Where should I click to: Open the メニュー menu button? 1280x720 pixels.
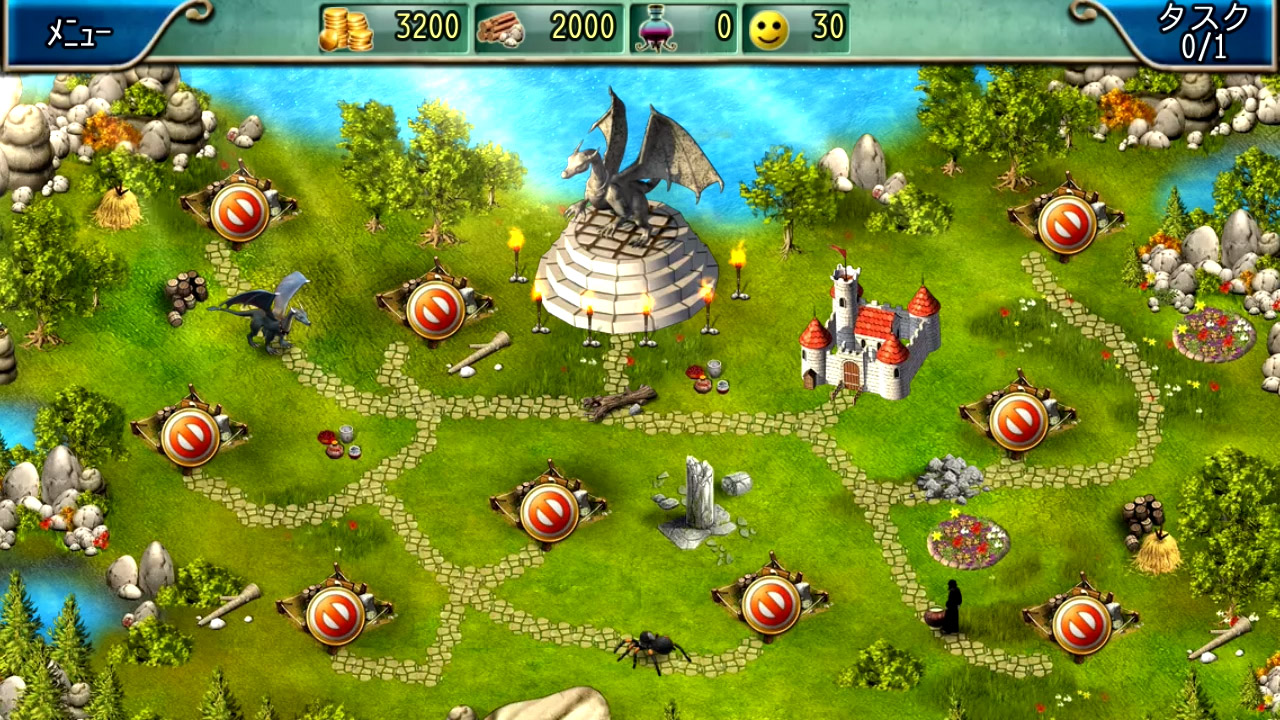(x=78, y=33)
